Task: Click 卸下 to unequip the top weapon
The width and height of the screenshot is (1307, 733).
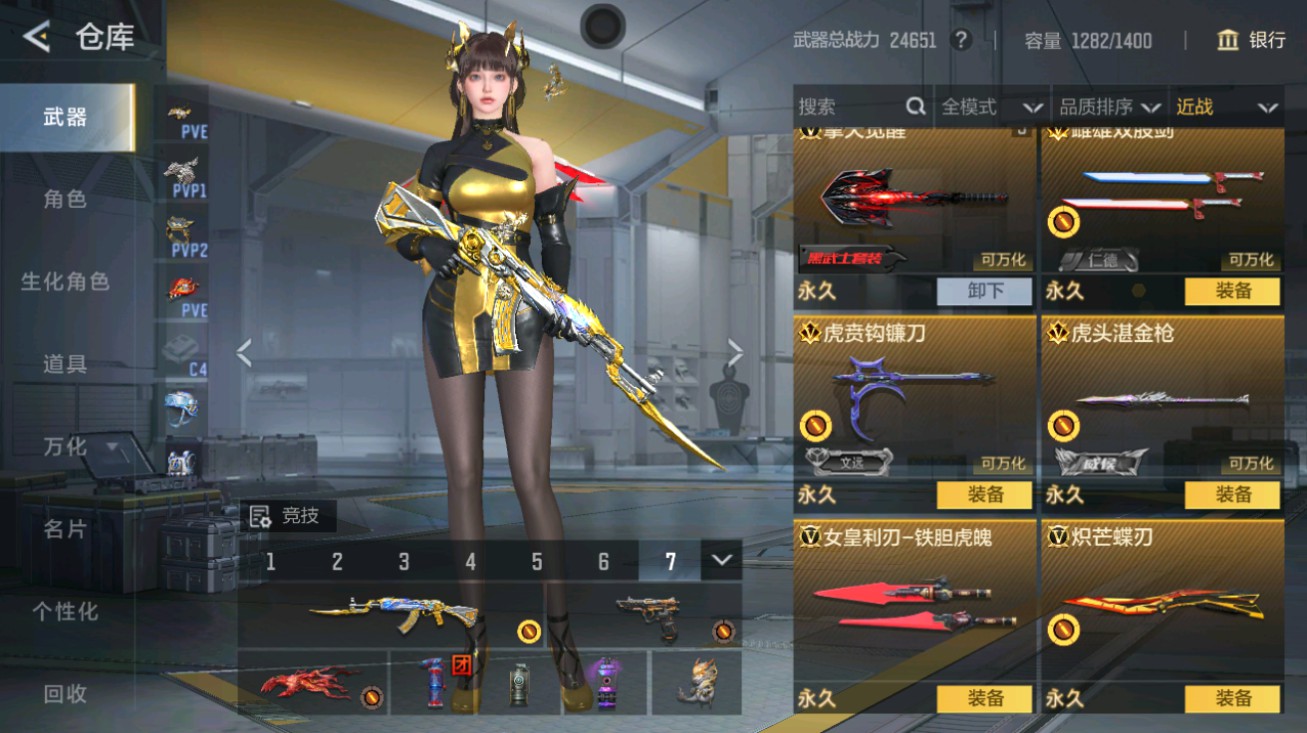Action: 985,291
